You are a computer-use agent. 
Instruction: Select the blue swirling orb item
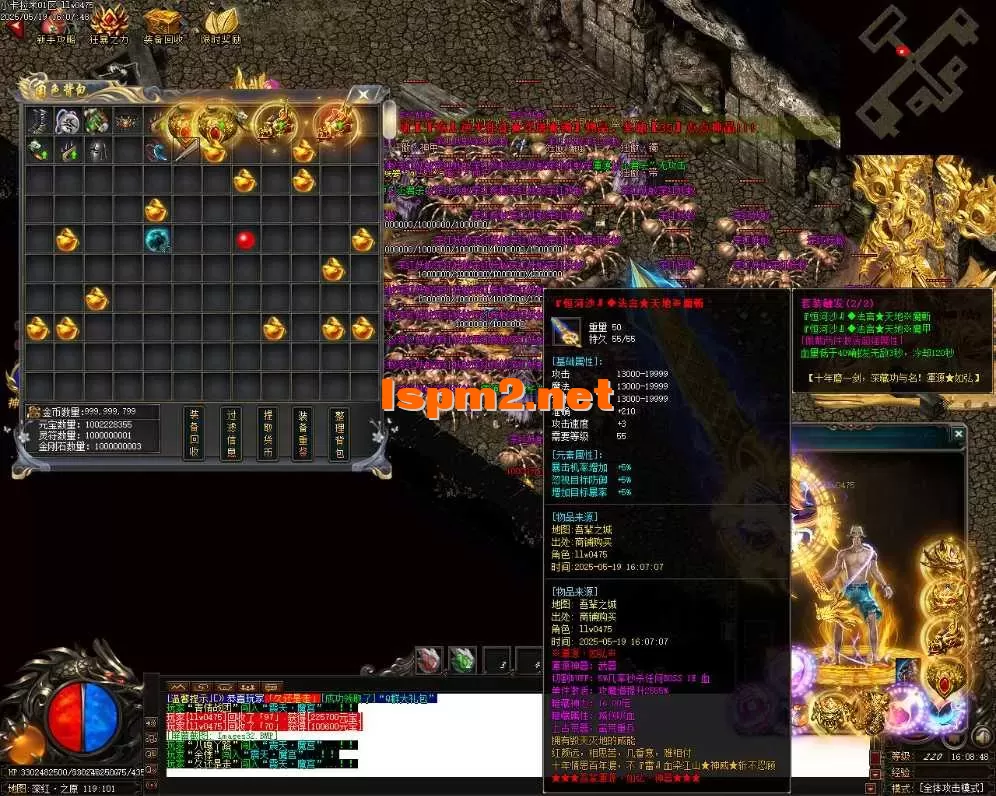pos(156,240)
